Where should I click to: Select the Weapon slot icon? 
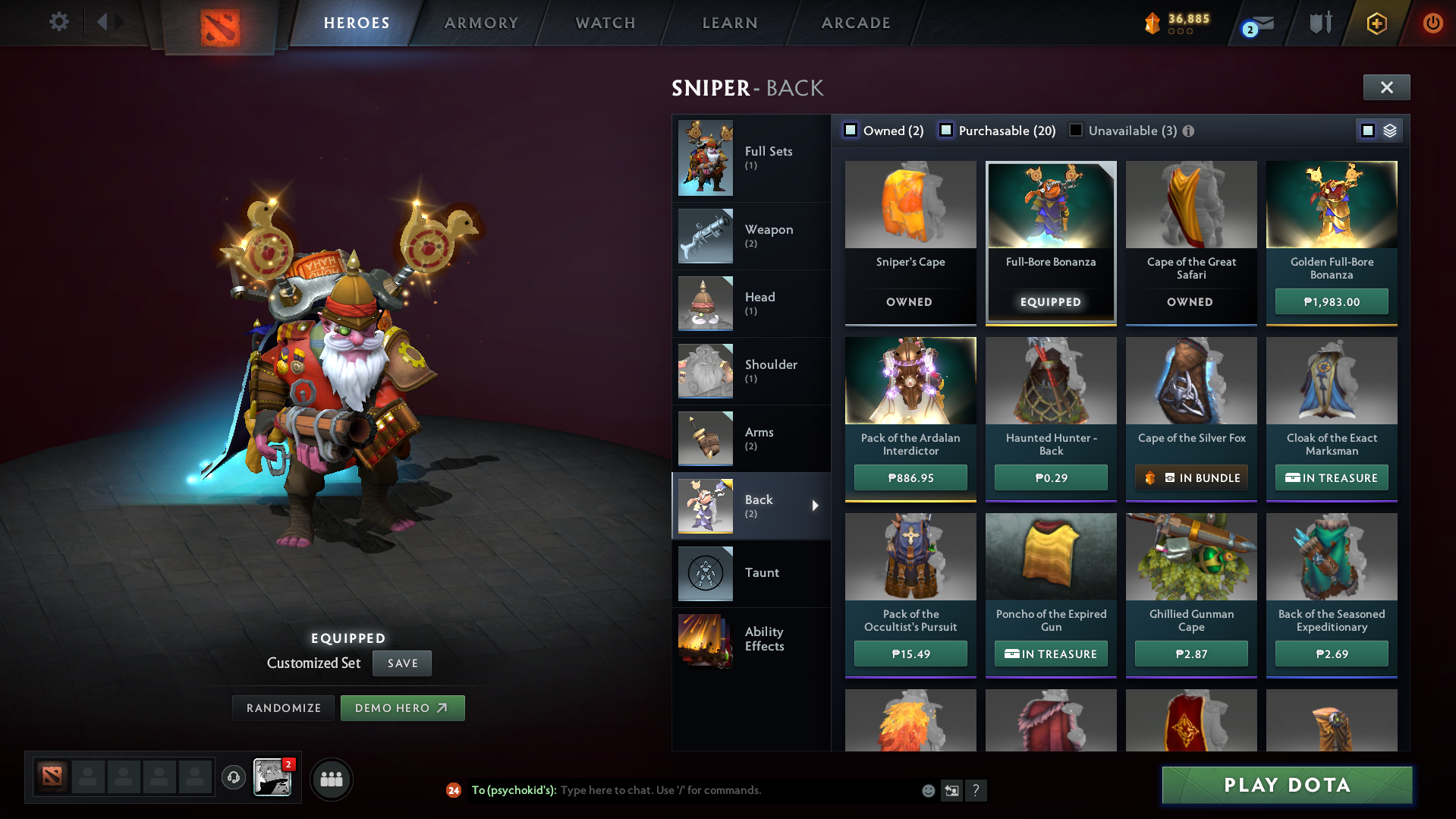705,236
